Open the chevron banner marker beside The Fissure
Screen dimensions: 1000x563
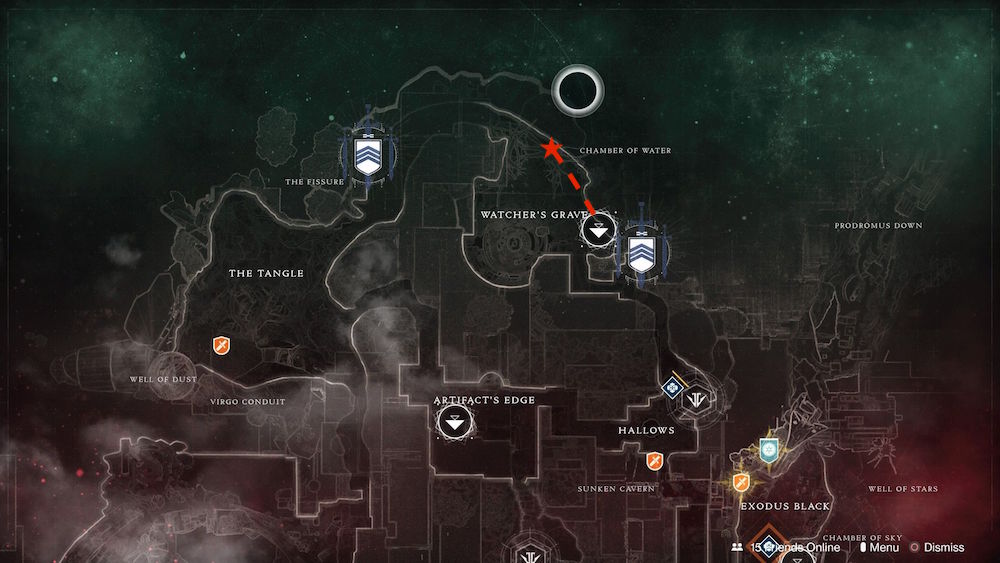[368, 159]
